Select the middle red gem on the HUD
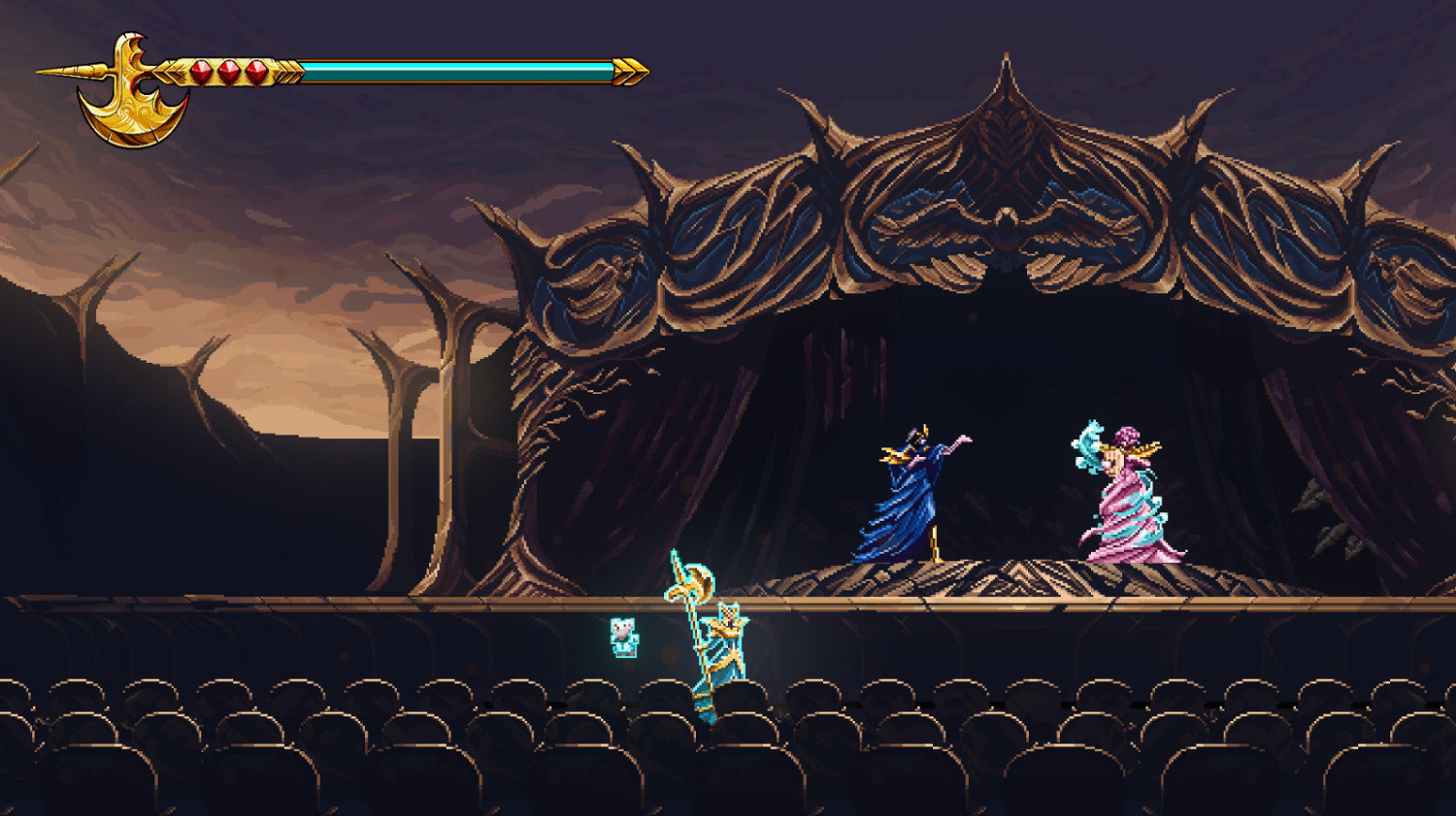1456x816 pixels. coord(229,72)
